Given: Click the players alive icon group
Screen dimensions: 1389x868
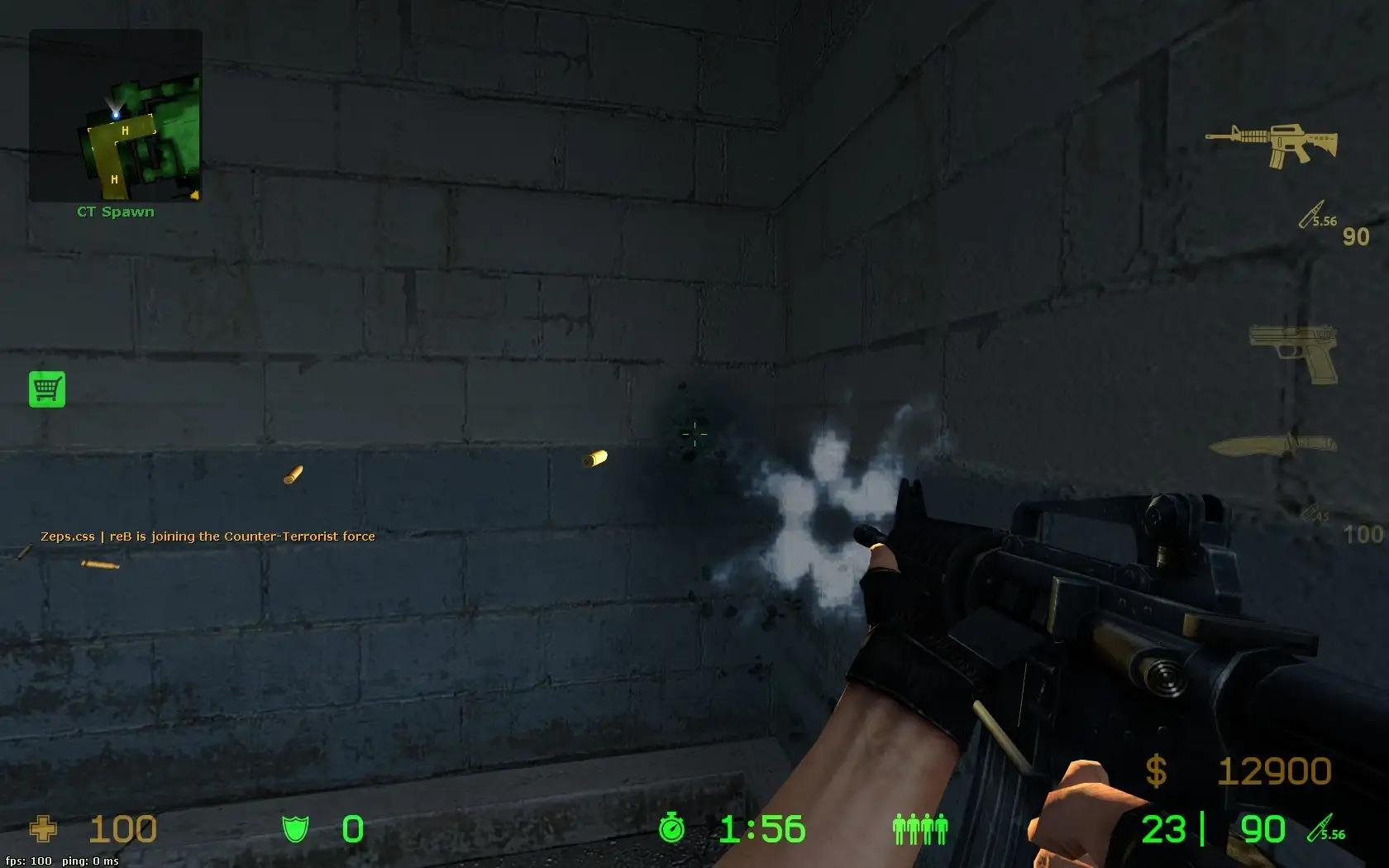Looking at the screenshot, I should tap(920, 829).
